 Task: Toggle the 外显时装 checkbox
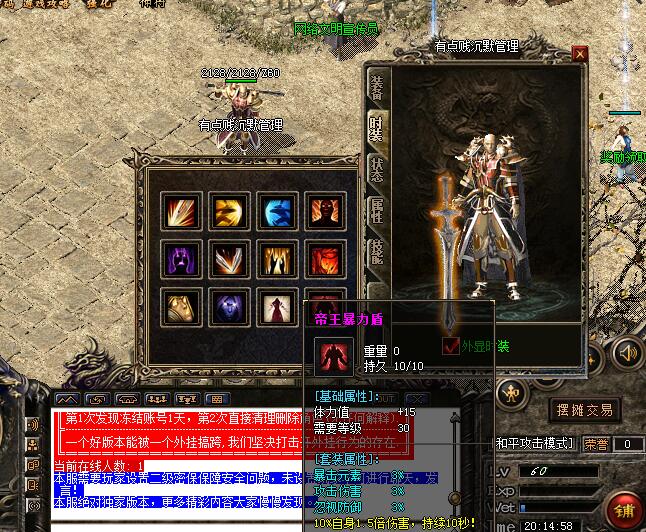click(x=451, y=346)
